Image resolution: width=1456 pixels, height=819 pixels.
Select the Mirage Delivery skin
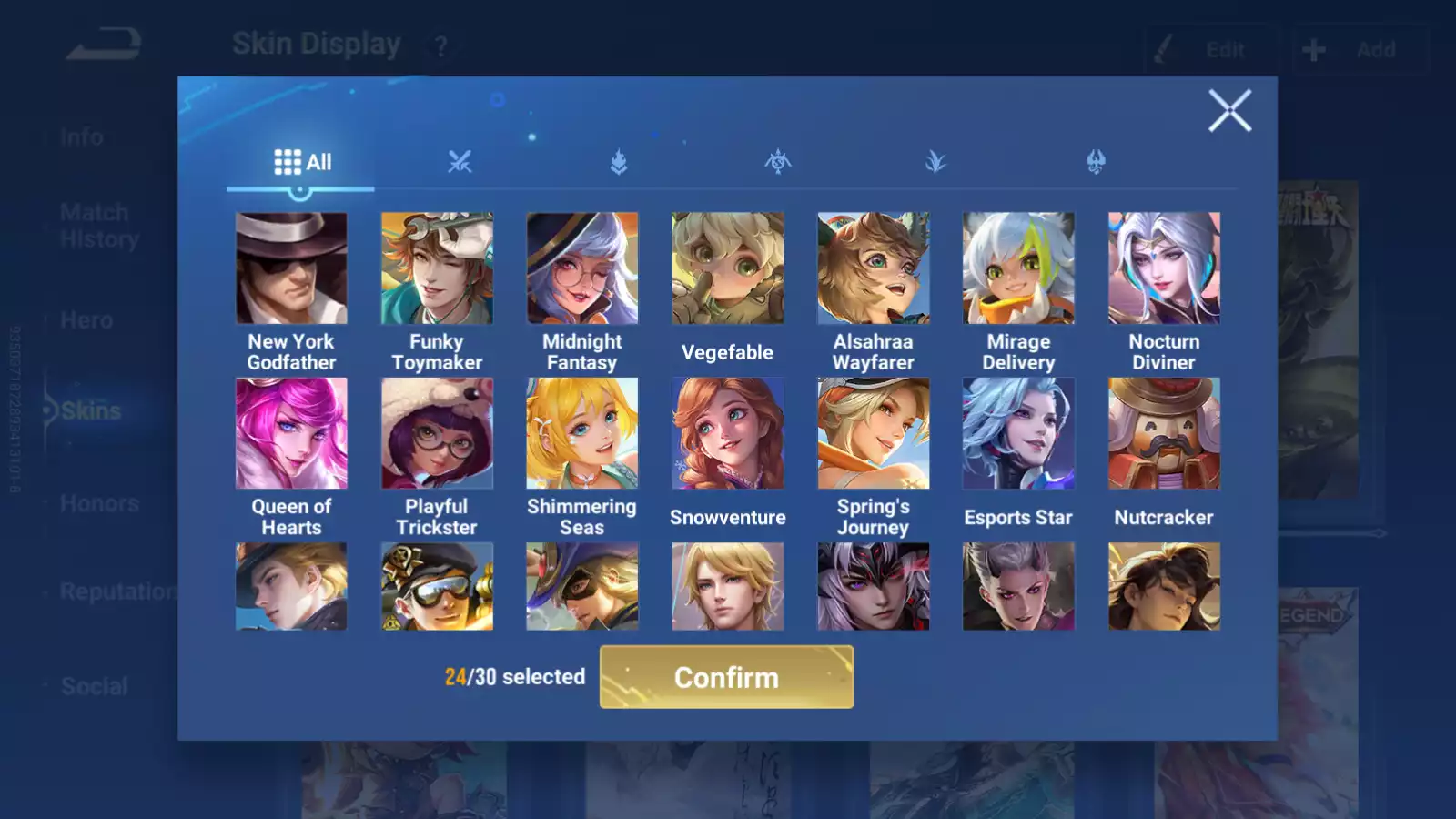pos(1018,268)
